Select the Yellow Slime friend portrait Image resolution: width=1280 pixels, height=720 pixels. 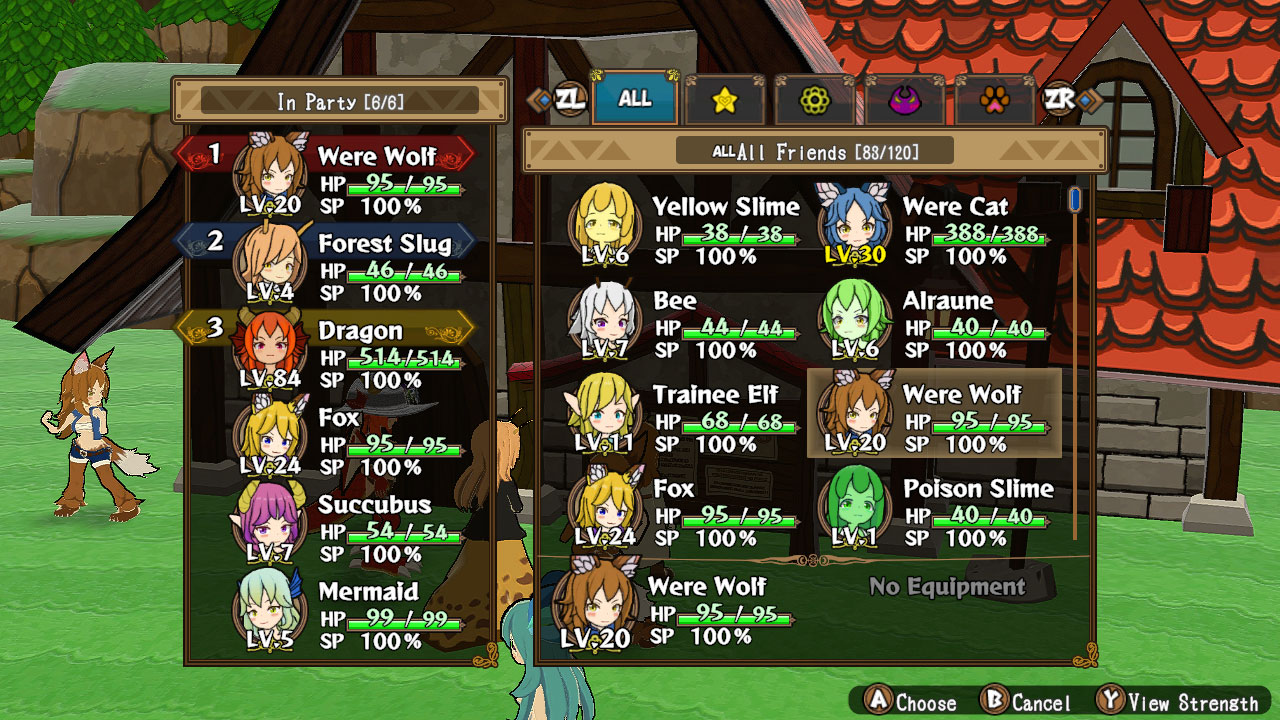pos(604,223)
